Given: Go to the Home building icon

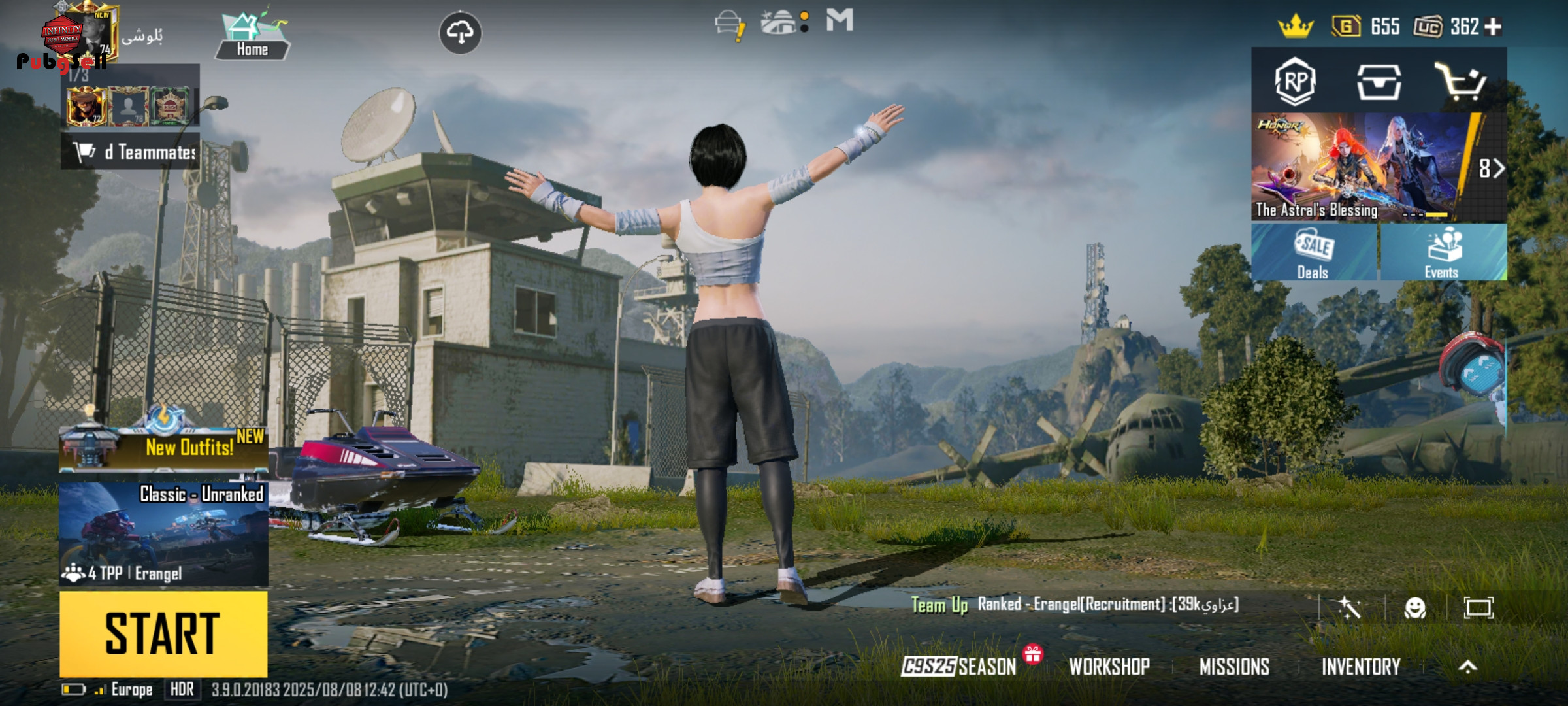Looking at the screenshot, I should pyautogui.click(x=252, y=36).
